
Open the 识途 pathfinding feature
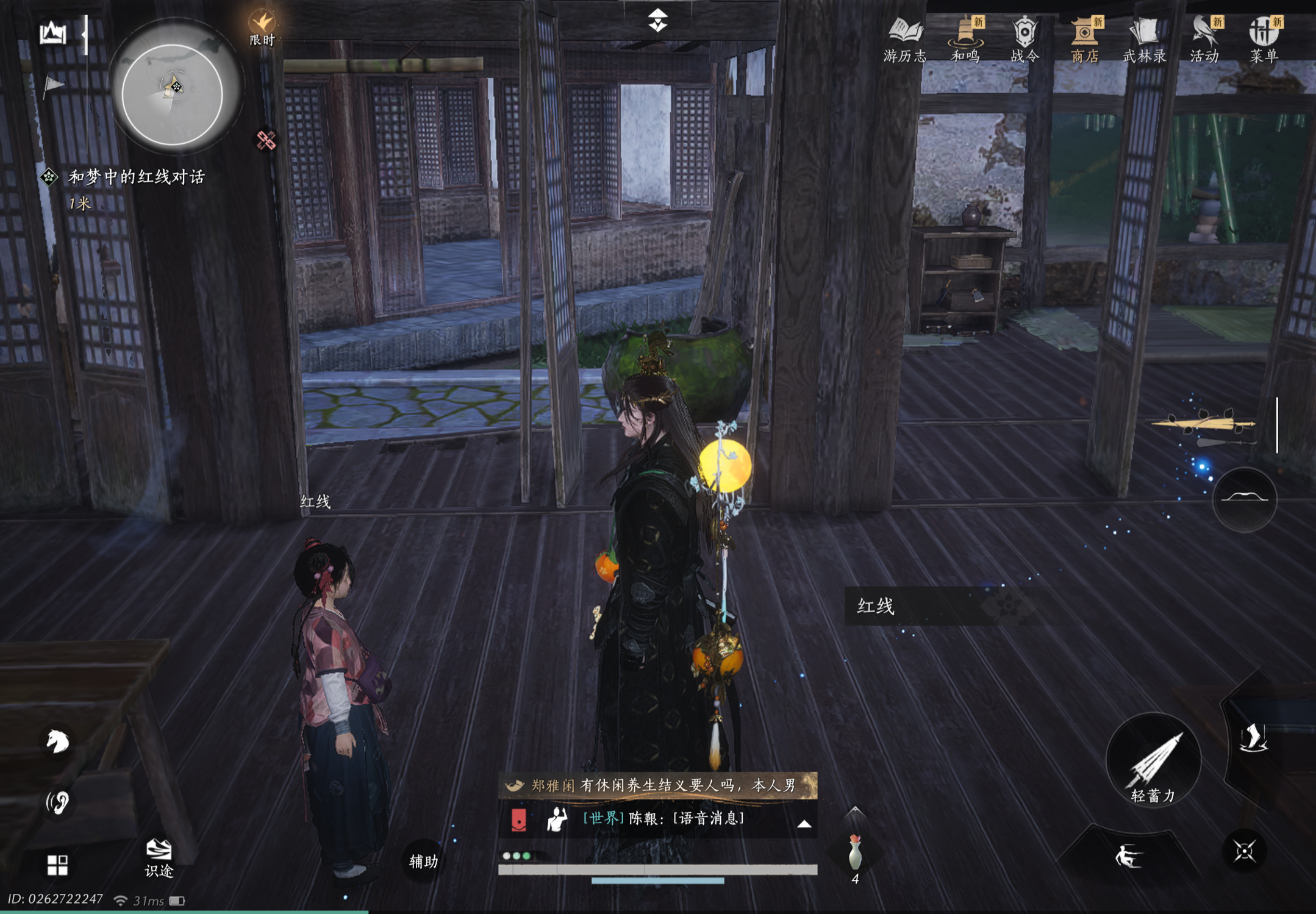coord(159,857)
